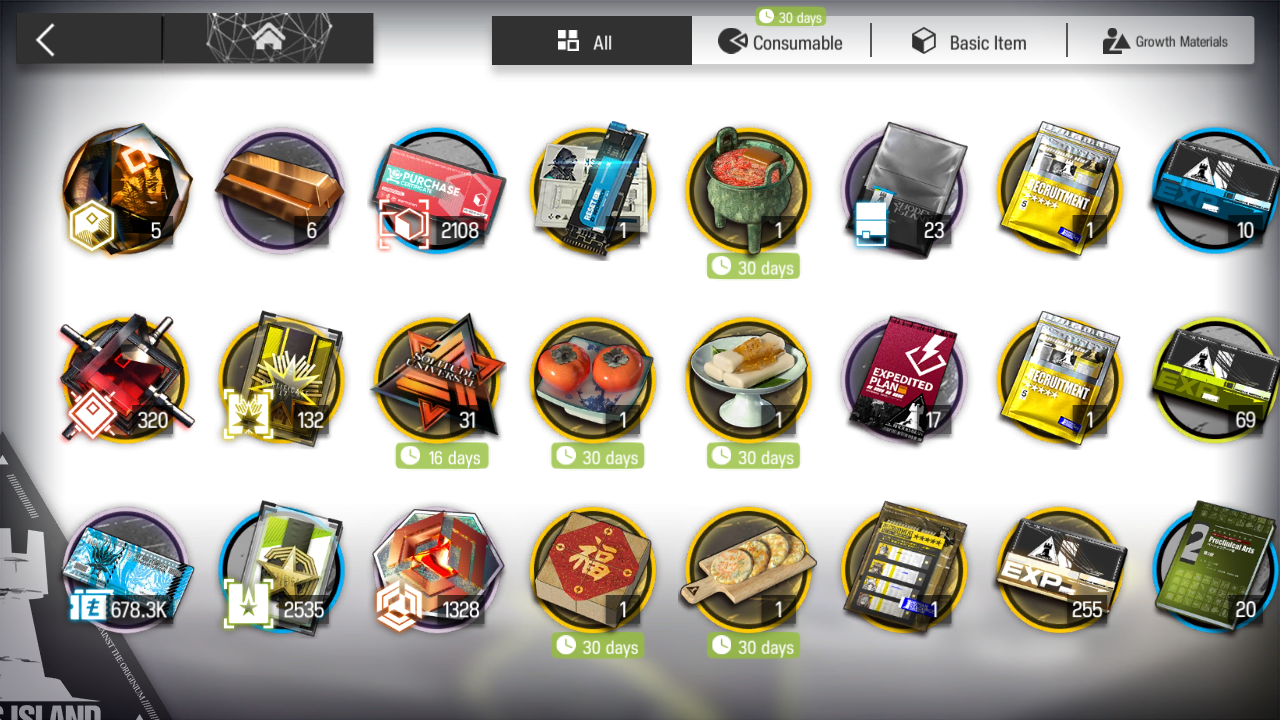
Task: Open the persimmons plate item
Action: coord(593,380)
